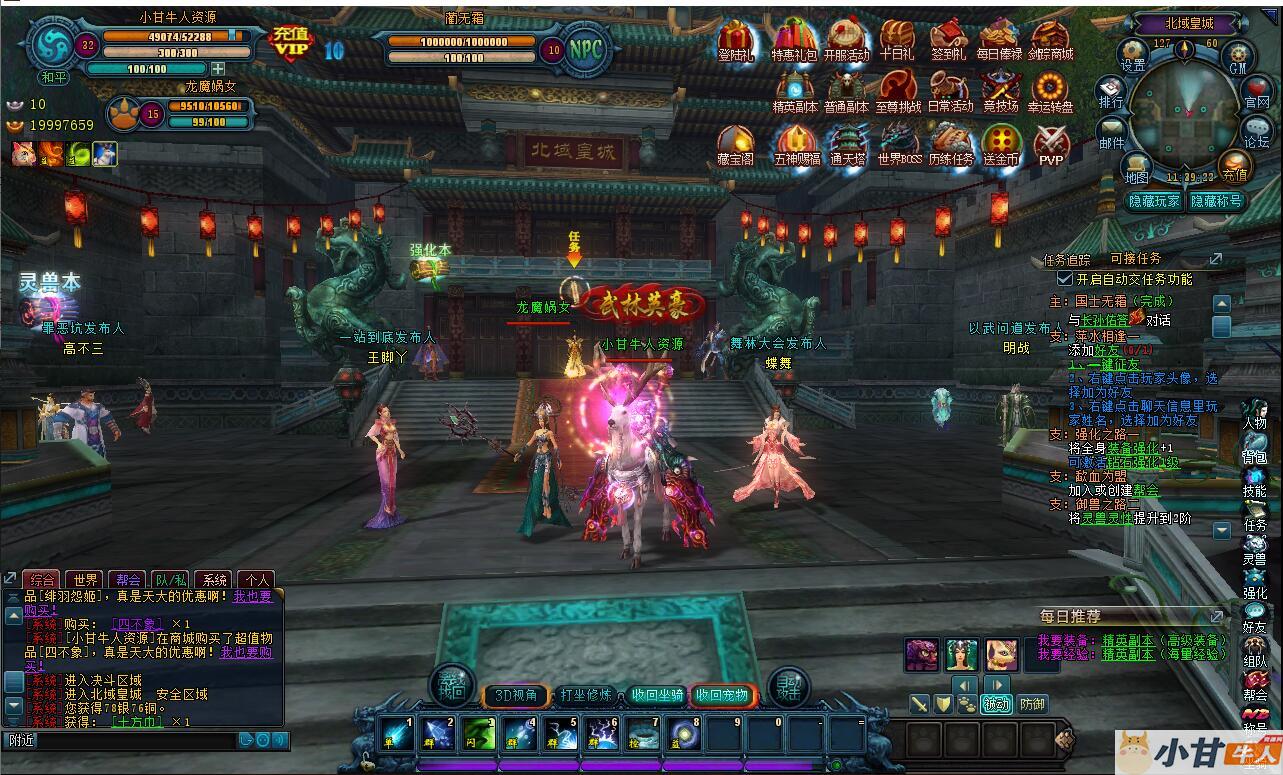The height and width of the screenshot is (775, 1283).
Task: Select the 系统 system chat tab
Action: (x=212, y=579)
